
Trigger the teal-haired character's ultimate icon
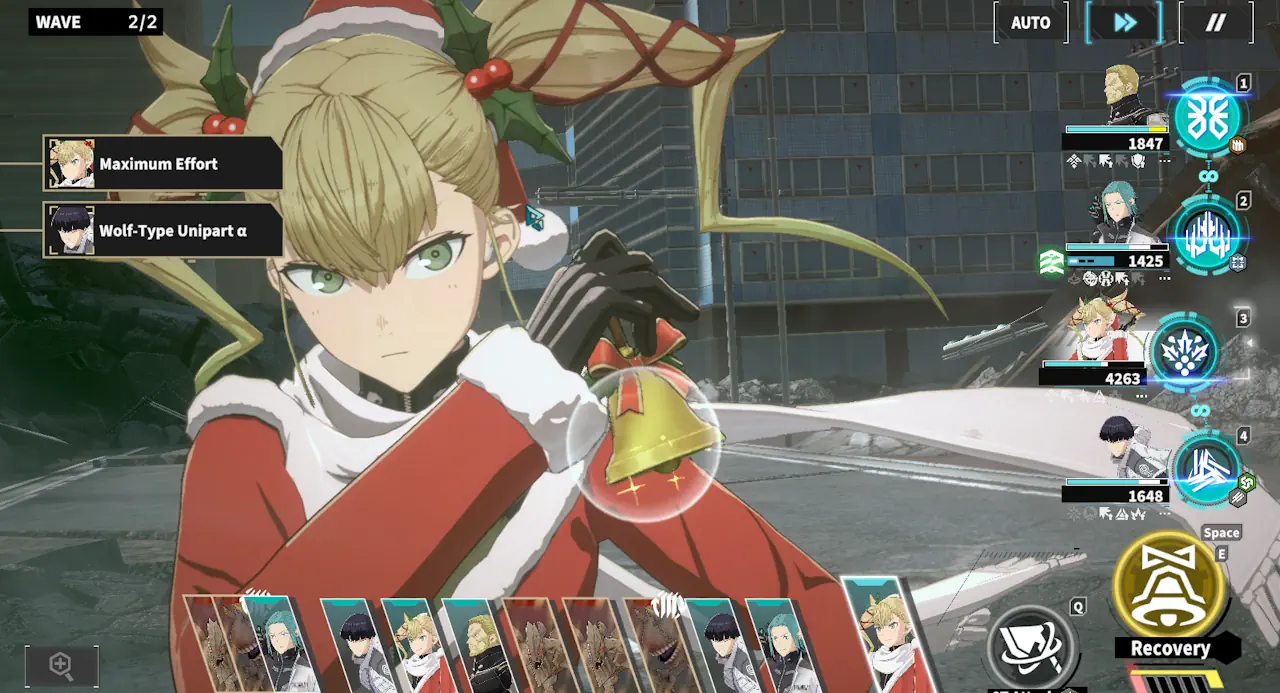click(1207, 237)
